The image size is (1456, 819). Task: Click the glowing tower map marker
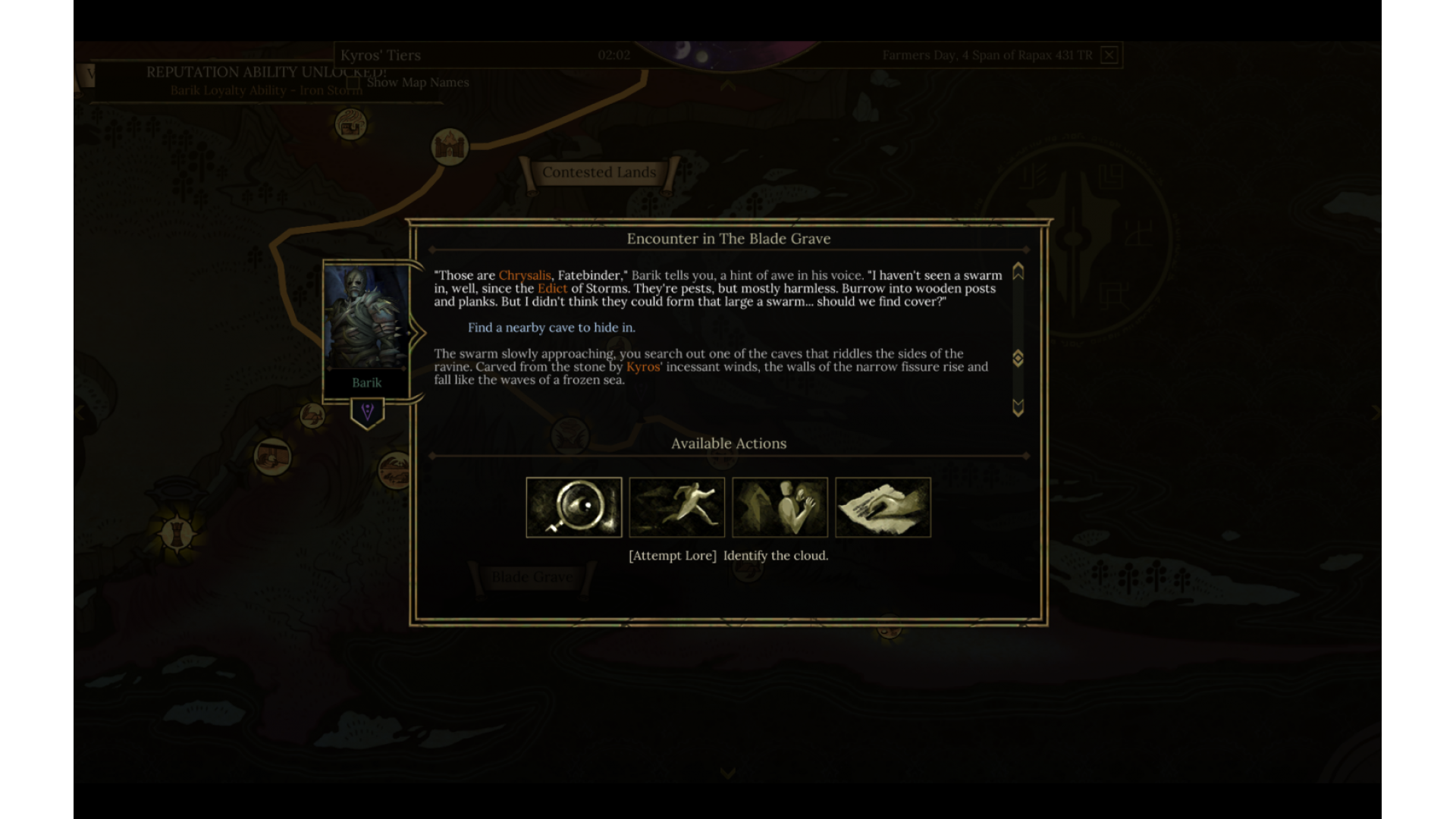tap(177, 532)
